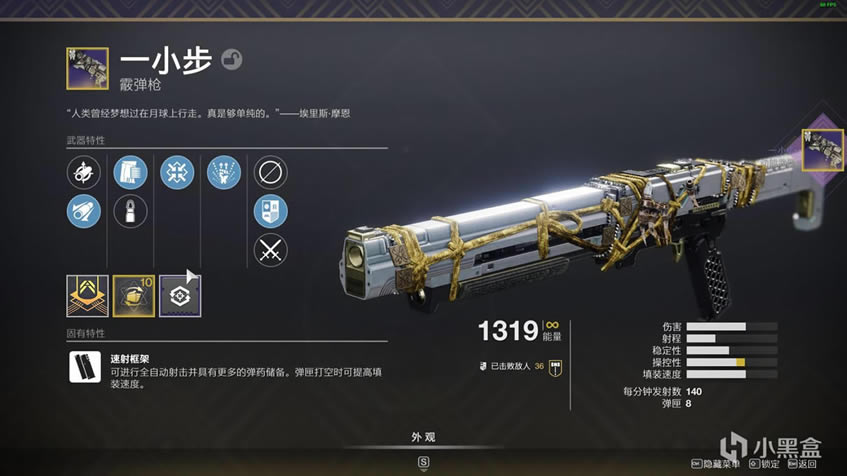Open the weapon thumbnail at top left
This screenshot has width=847, height=476.
click(87, 68)
